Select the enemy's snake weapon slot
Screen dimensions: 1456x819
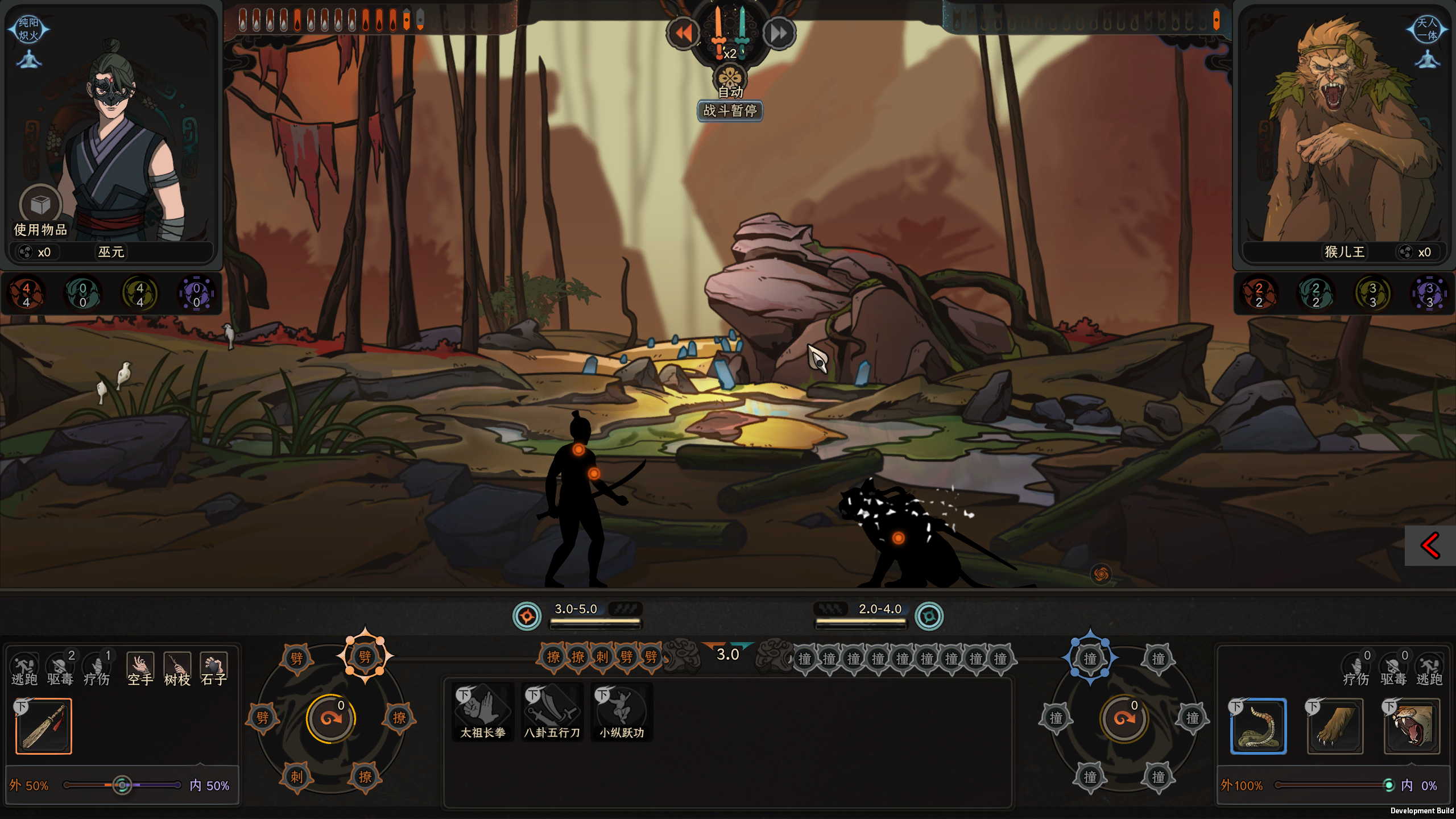[1258, 726]
